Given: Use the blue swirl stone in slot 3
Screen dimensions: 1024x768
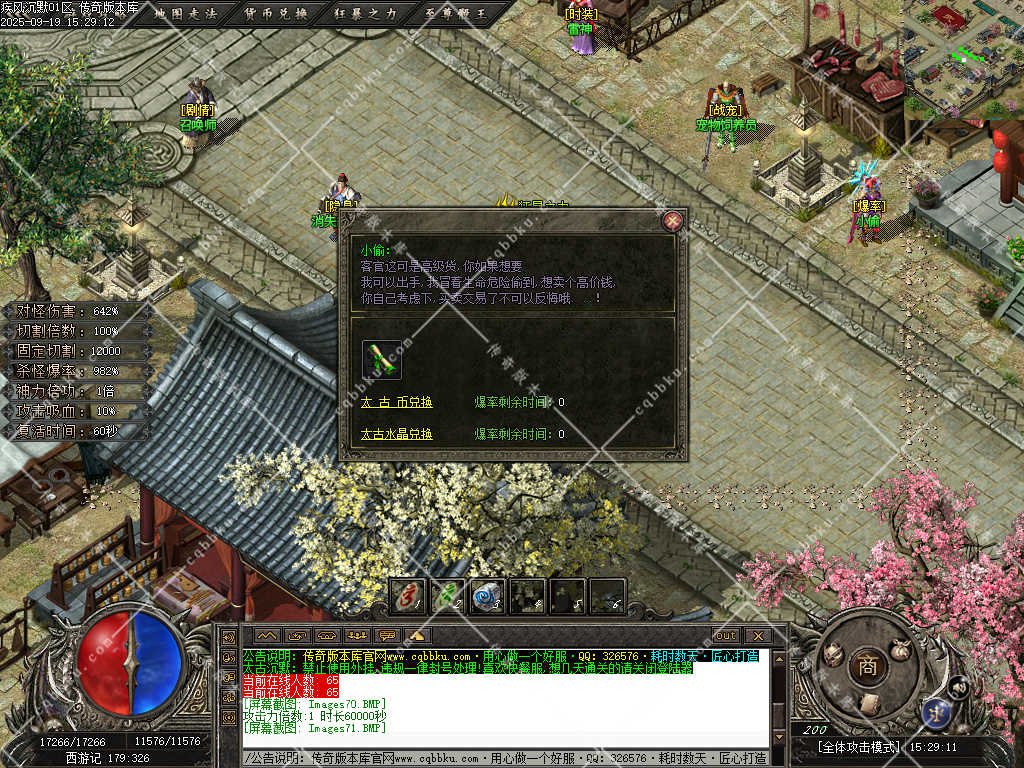Looking at the screenshot, I should (x=487, y=596).
